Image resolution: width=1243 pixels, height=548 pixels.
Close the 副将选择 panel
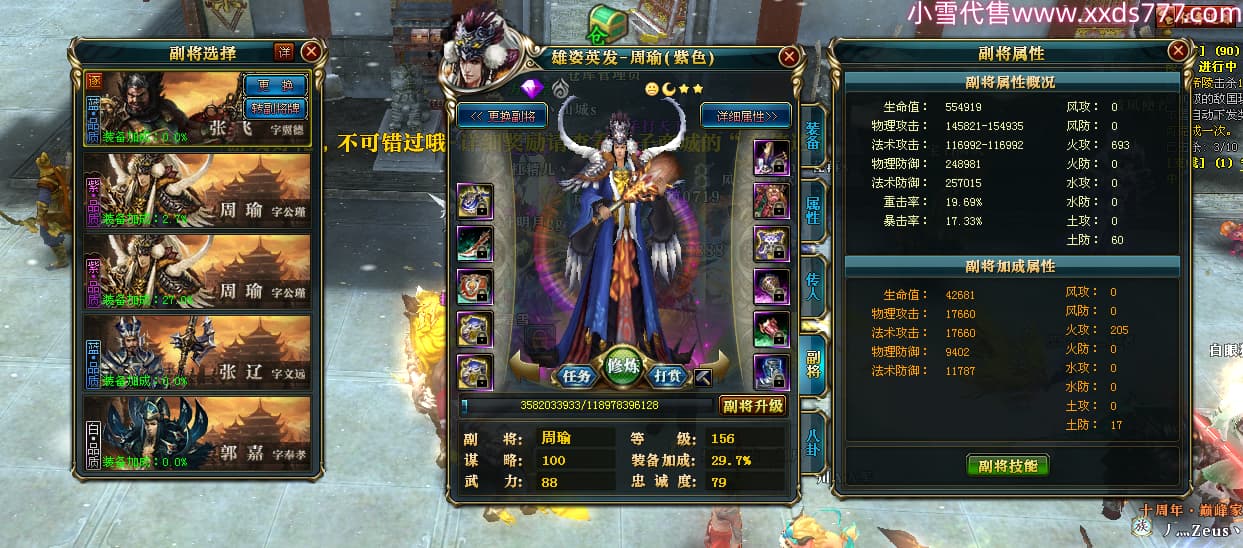pyautogui.click(x=311, y=52)
